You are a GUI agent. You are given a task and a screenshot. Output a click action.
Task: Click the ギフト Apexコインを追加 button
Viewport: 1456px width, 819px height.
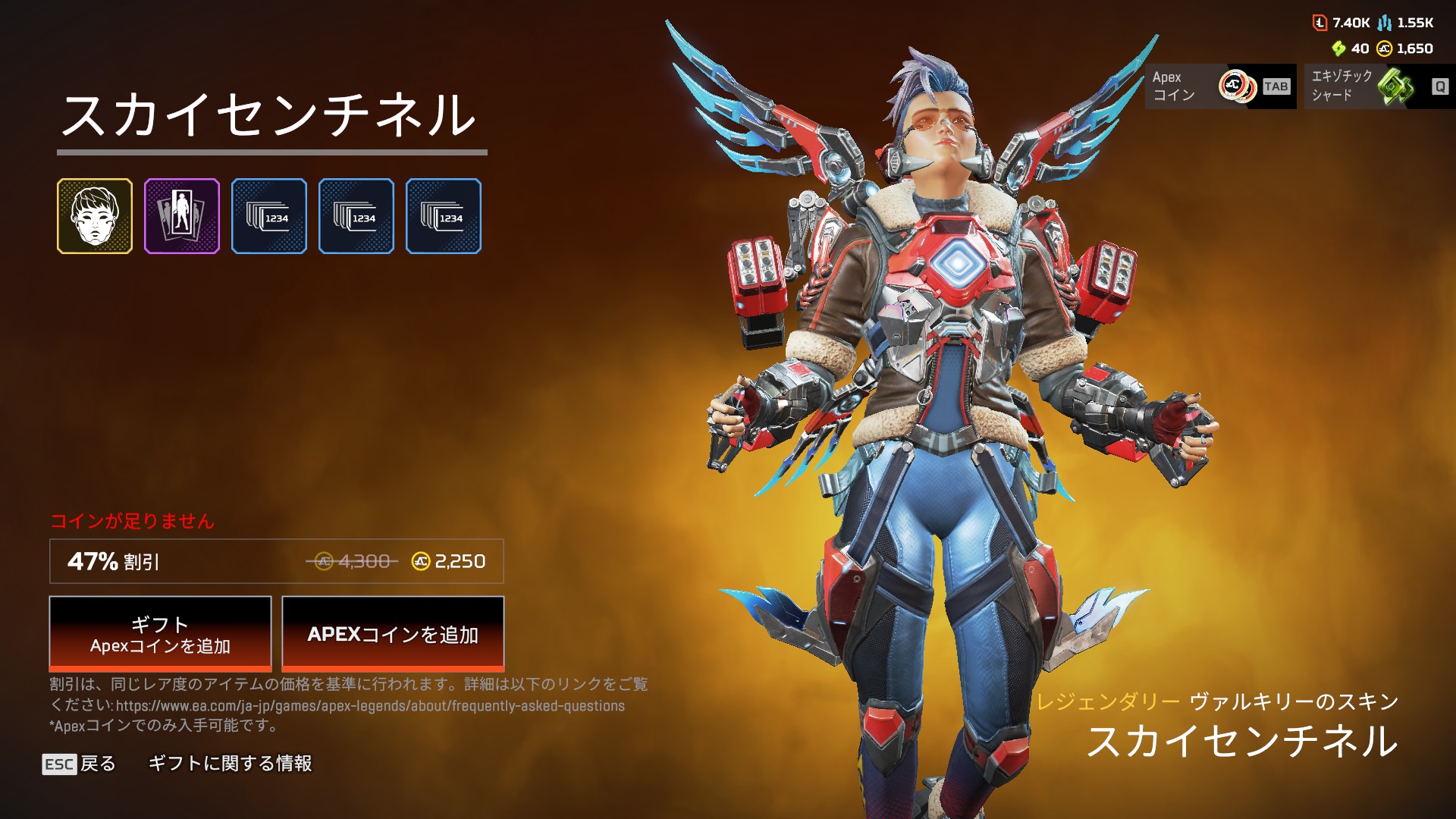[160, 634]
